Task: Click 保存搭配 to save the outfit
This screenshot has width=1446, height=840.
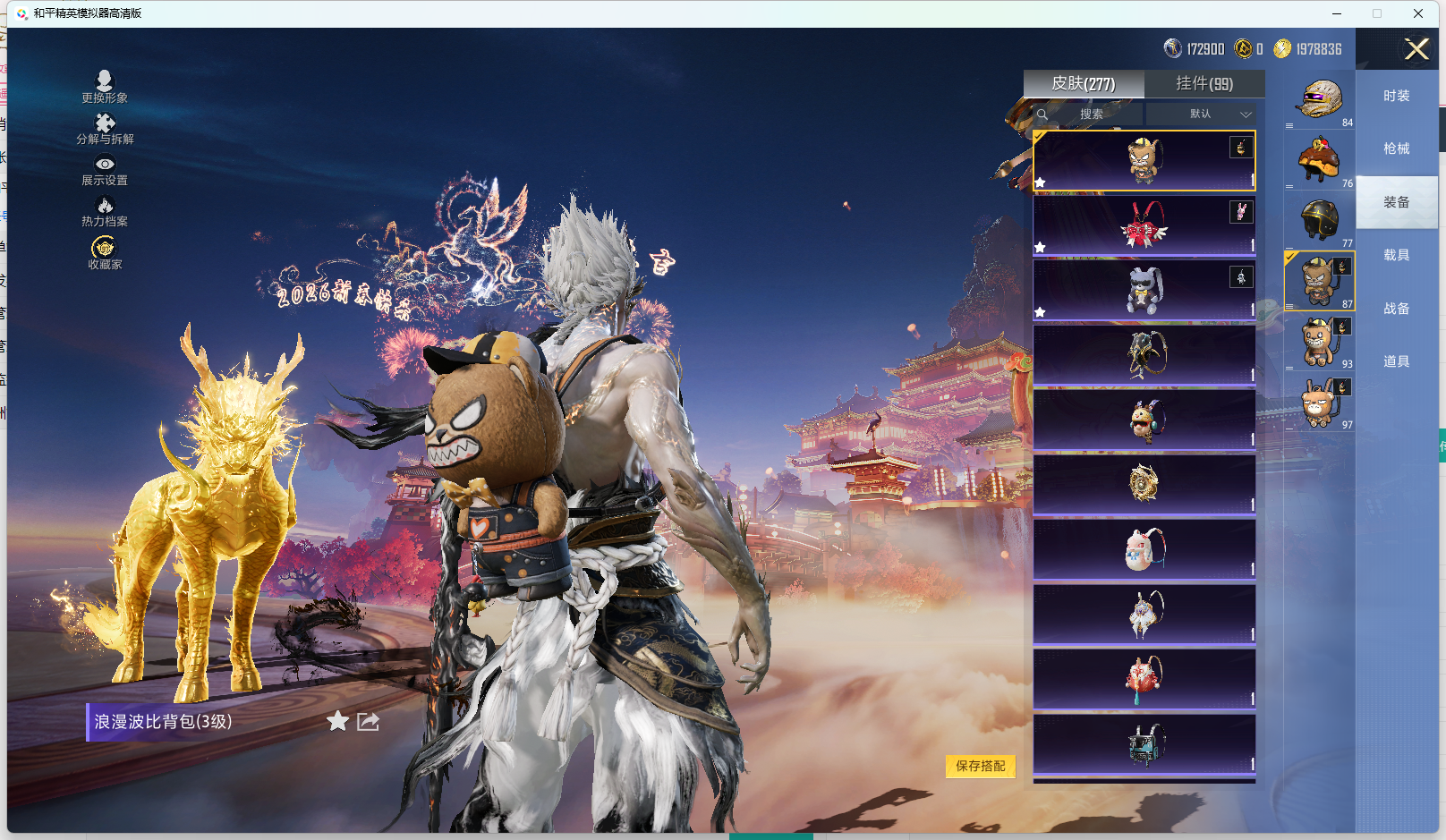Action: point(980,766)
